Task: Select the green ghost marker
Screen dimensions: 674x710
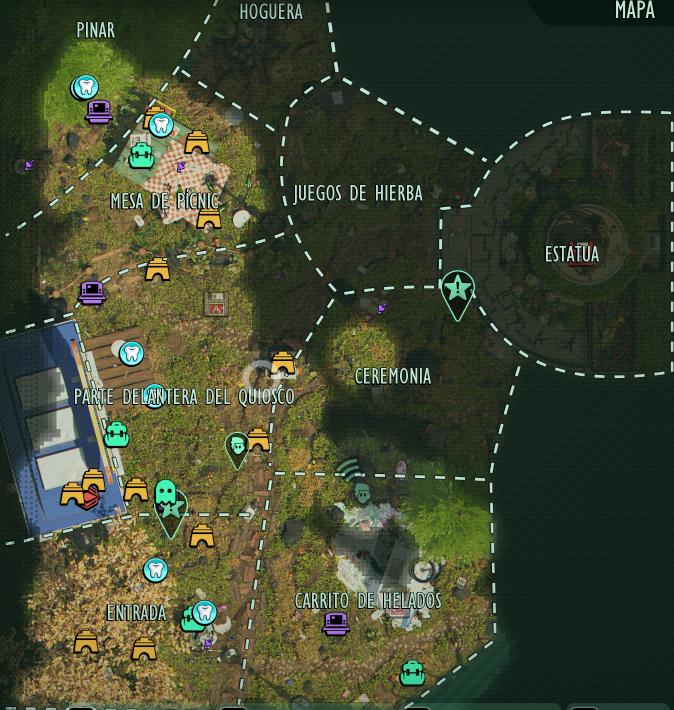Action: click(x=166, y=494)
